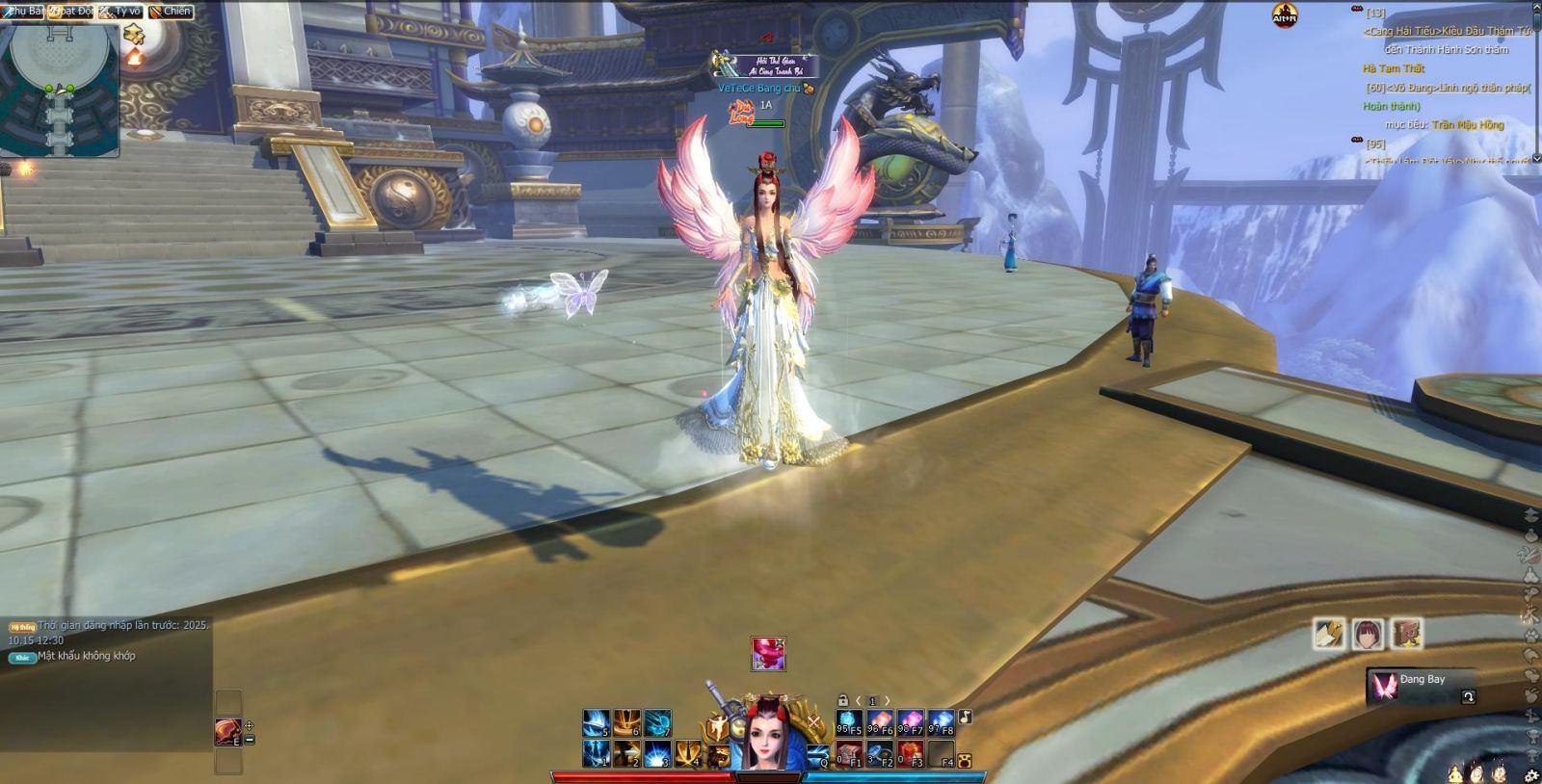Open the face portrait icon button

click(x=1368, y=634)
